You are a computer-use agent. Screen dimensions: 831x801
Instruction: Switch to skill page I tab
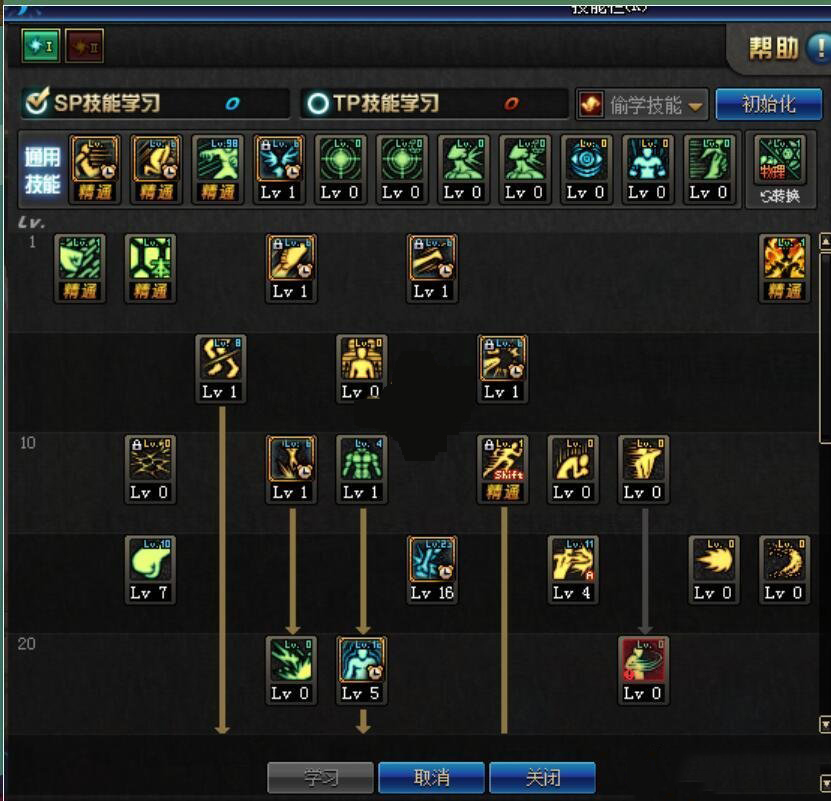pos(40,45)
